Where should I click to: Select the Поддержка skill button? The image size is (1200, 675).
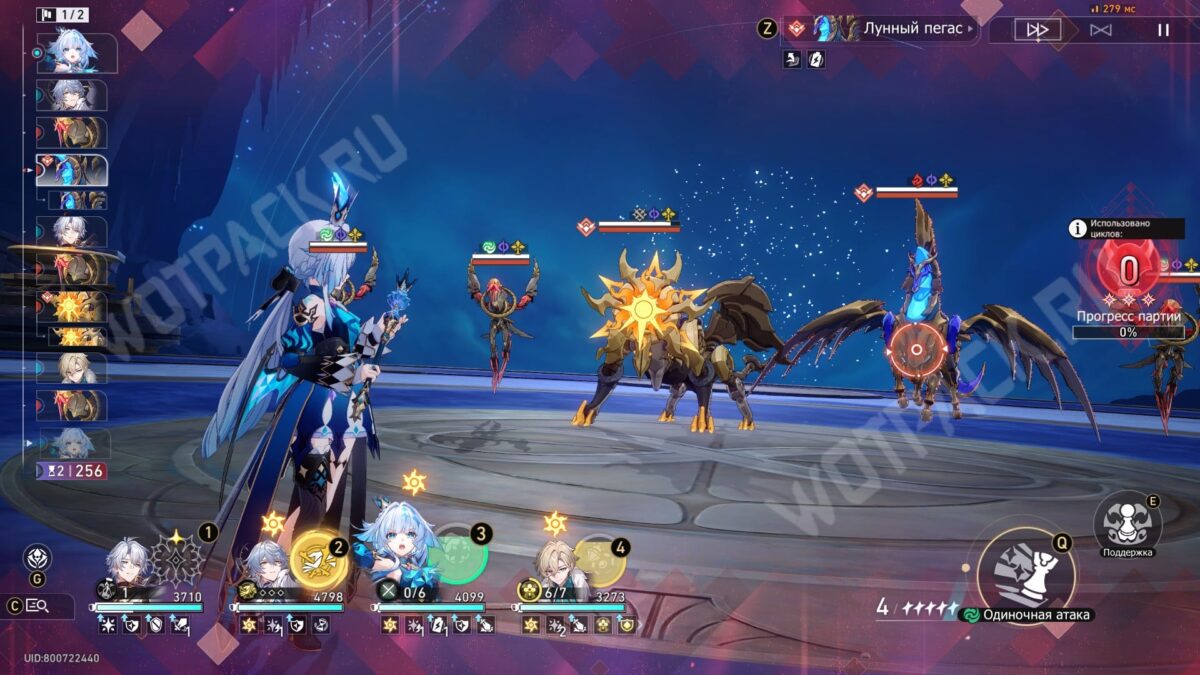click(x=1127, y=520)
